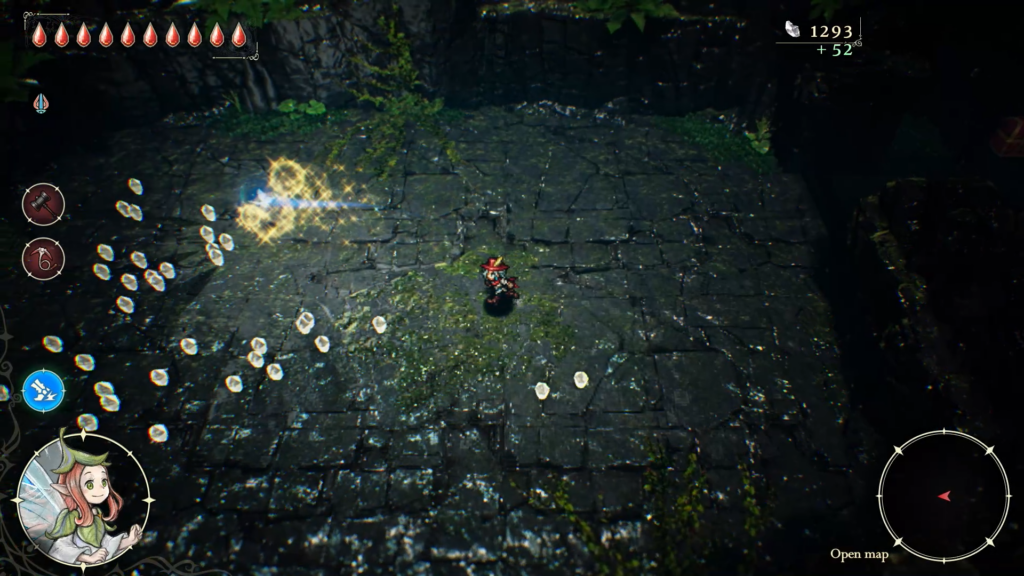Image resolution: width=1024 pixels, height=576 pixels.
Task: Select the hammer tool icon
Action: pyautogui.click(x=43, y=204)
